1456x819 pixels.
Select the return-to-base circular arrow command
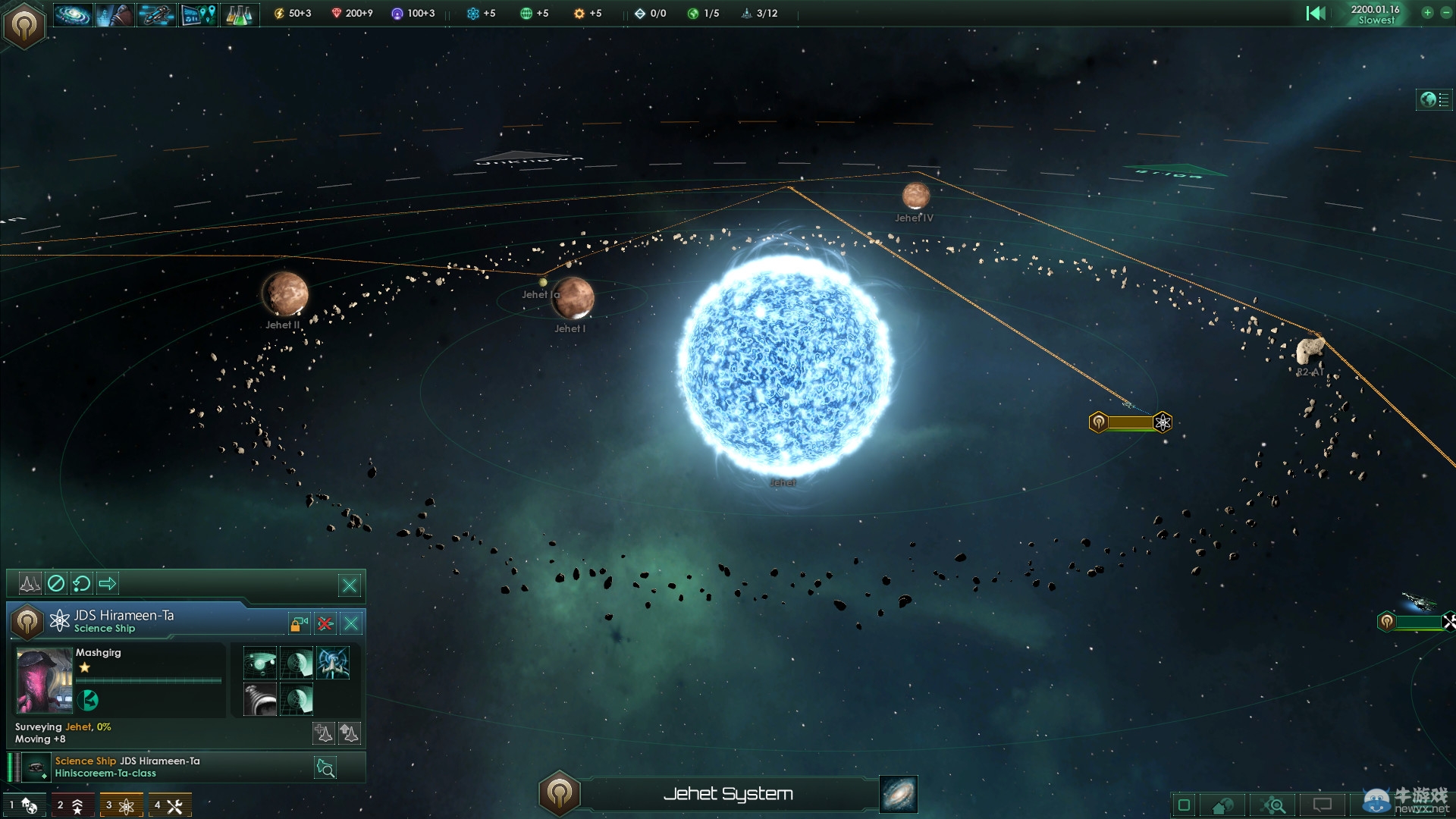81,583
